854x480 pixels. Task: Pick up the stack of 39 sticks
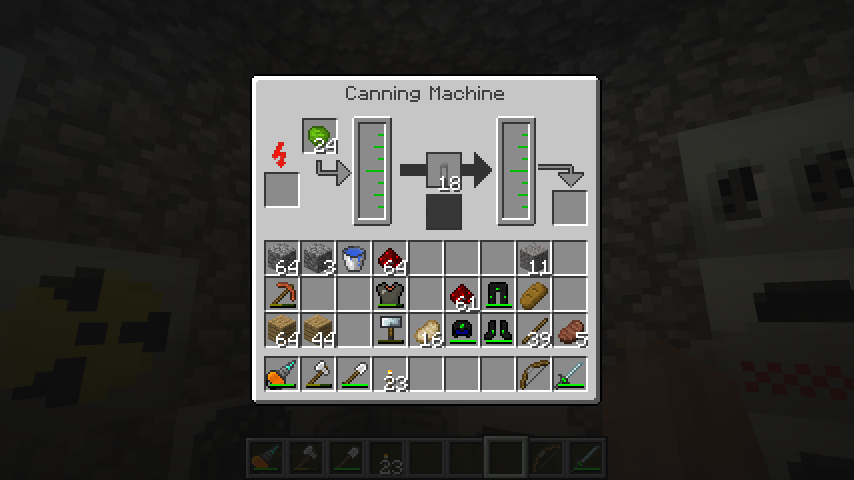534,331
